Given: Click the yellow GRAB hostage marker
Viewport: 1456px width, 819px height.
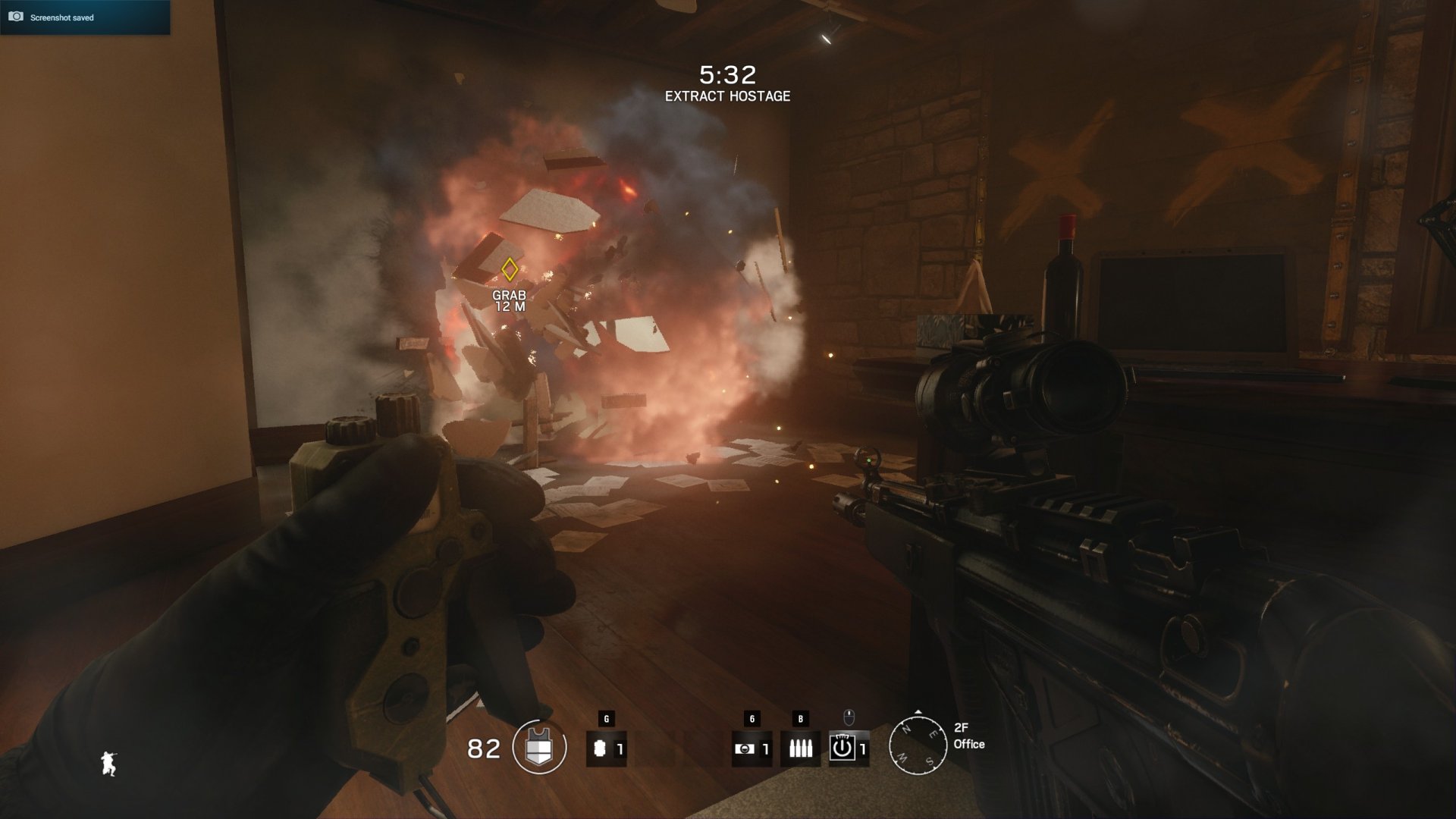Looking at the screenshot, I should point(510,269).
